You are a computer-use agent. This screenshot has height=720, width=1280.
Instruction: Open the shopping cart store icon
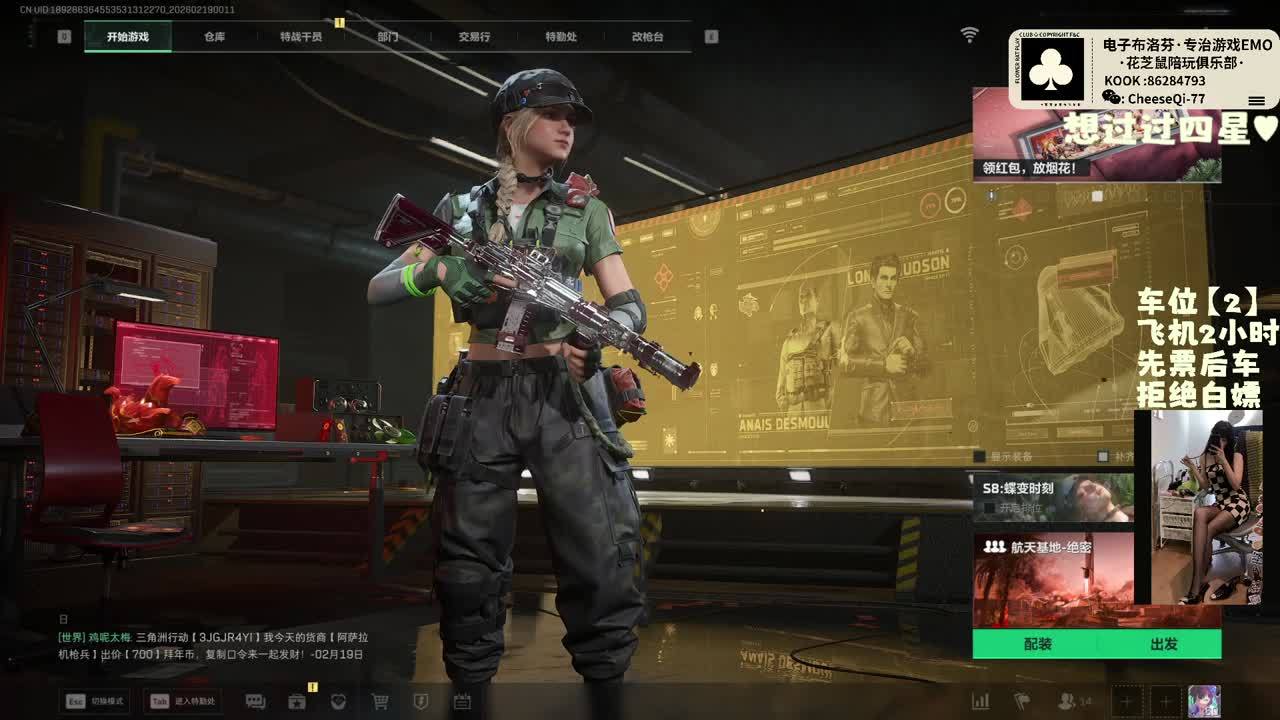point(380,702)
